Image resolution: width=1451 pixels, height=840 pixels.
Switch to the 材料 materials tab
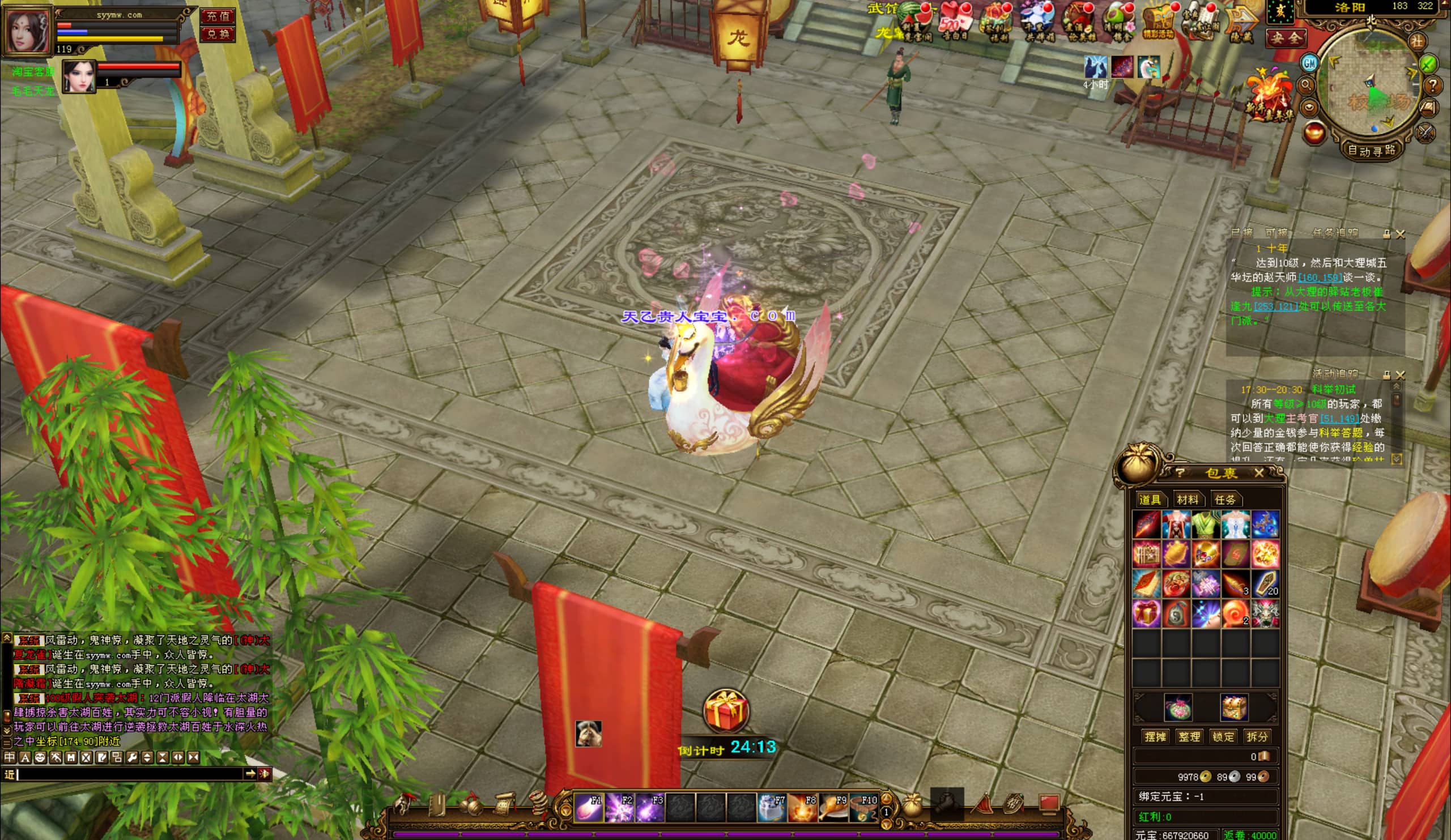point(1188,499)
